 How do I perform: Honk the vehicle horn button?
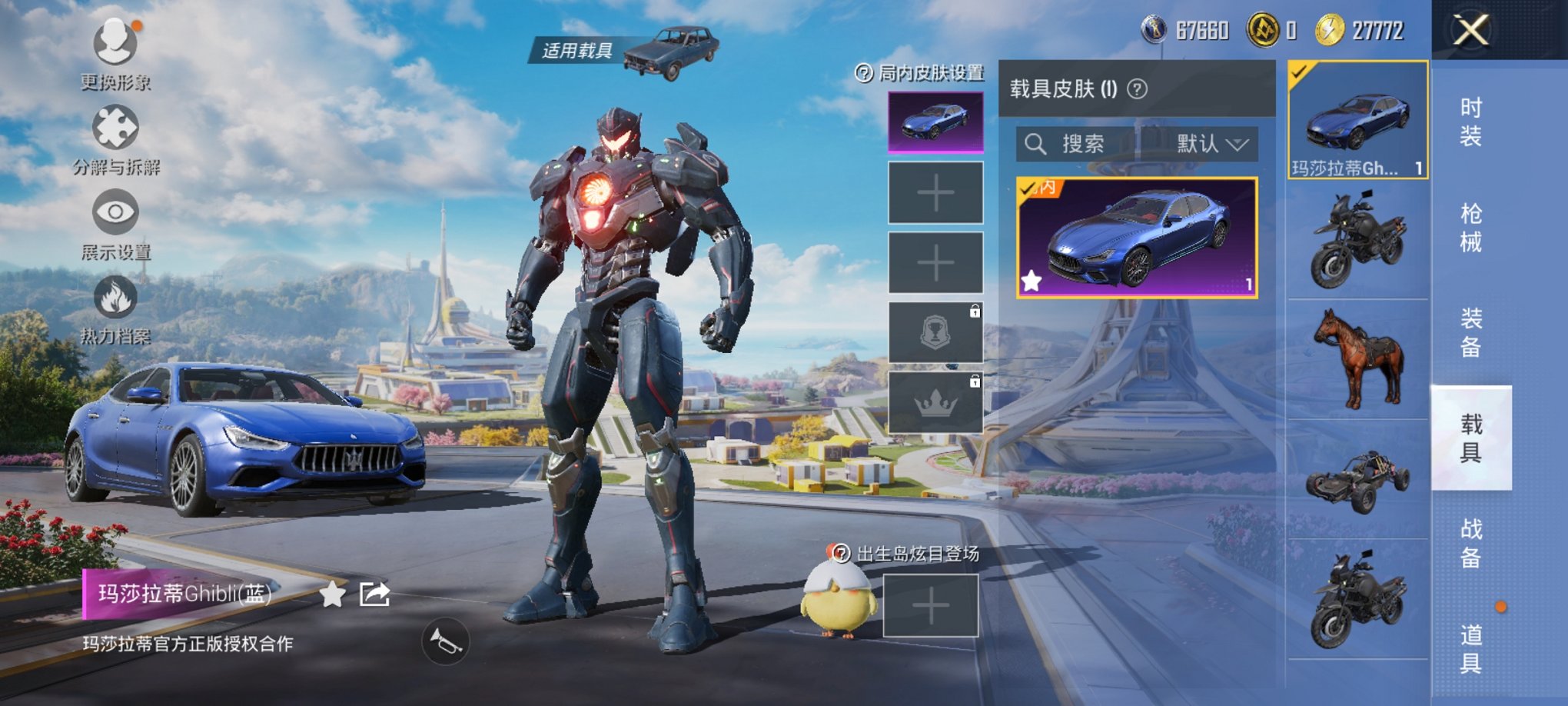tap(445, 642)
